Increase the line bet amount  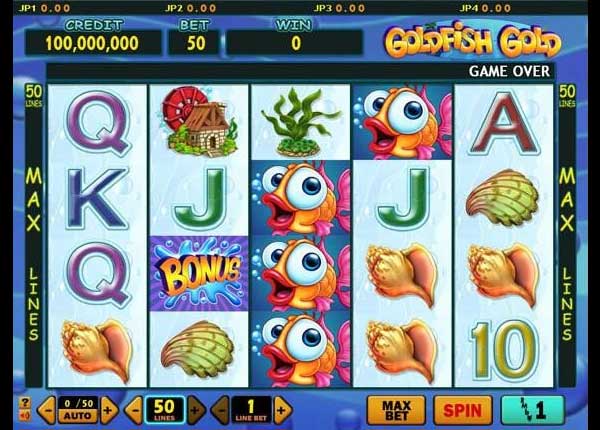[x=283, y=409]
